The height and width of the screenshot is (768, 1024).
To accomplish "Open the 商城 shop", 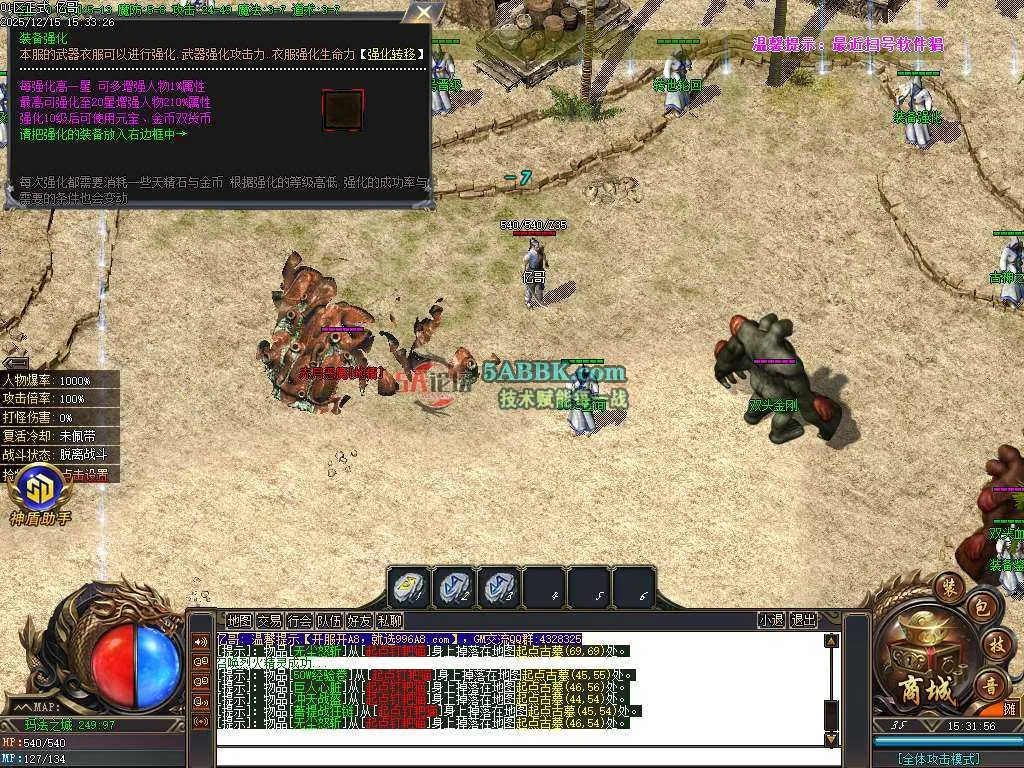I will coord(919,691).
